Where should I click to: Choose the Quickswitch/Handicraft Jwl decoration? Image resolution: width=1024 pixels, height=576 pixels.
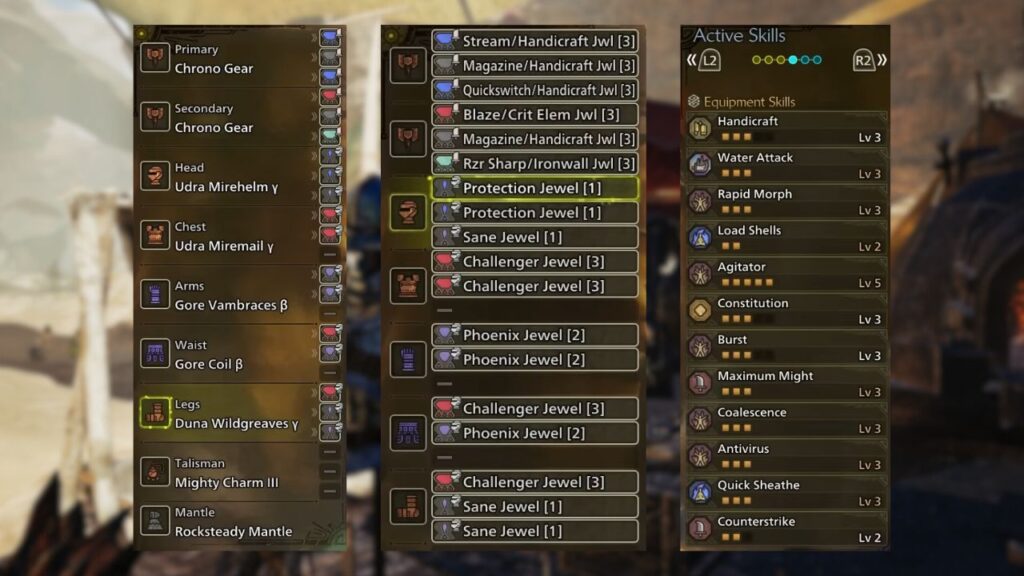point(535,90)
